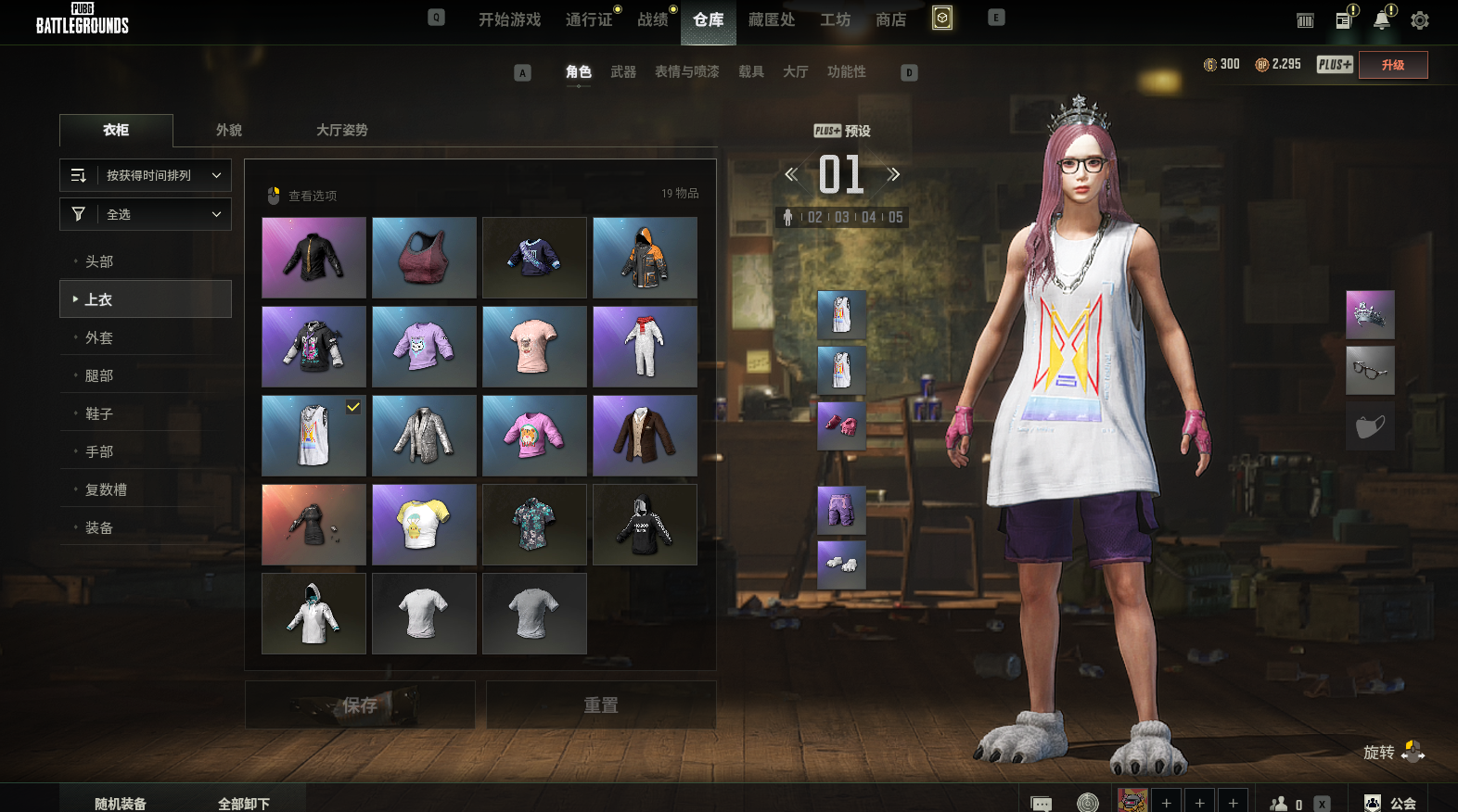Select the brown blazer with vest
The width and height of the screenshot is (1458, 812).
tap(645, 436)
